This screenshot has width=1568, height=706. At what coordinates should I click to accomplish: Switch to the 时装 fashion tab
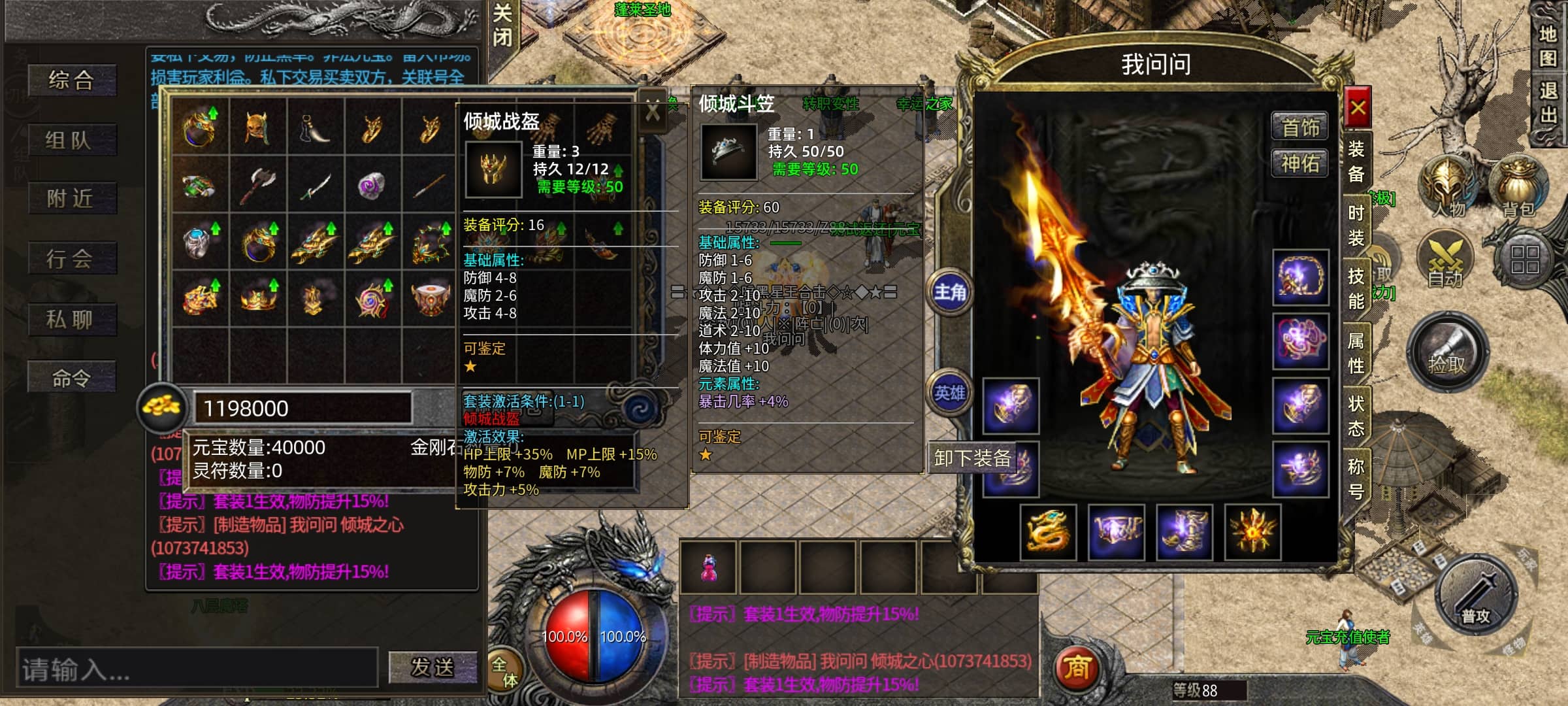[x=1356, y=225]
